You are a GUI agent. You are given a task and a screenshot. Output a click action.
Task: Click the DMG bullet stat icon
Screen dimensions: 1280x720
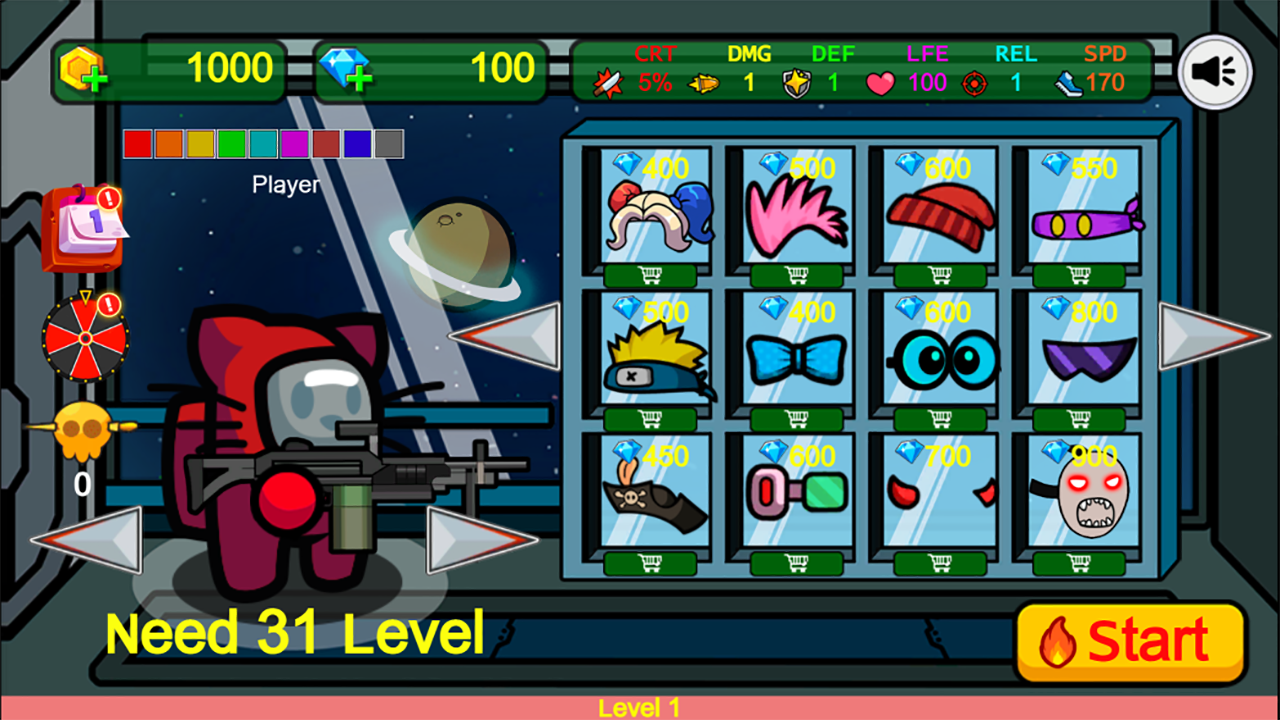tap(703, 82)
